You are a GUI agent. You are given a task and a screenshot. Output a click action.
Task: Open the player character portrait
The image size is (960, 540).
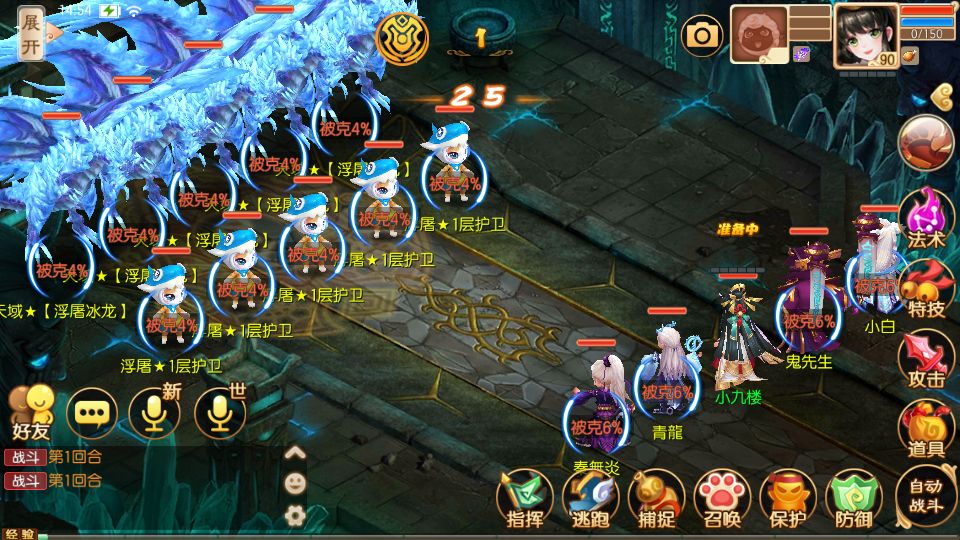click(865, 35)
